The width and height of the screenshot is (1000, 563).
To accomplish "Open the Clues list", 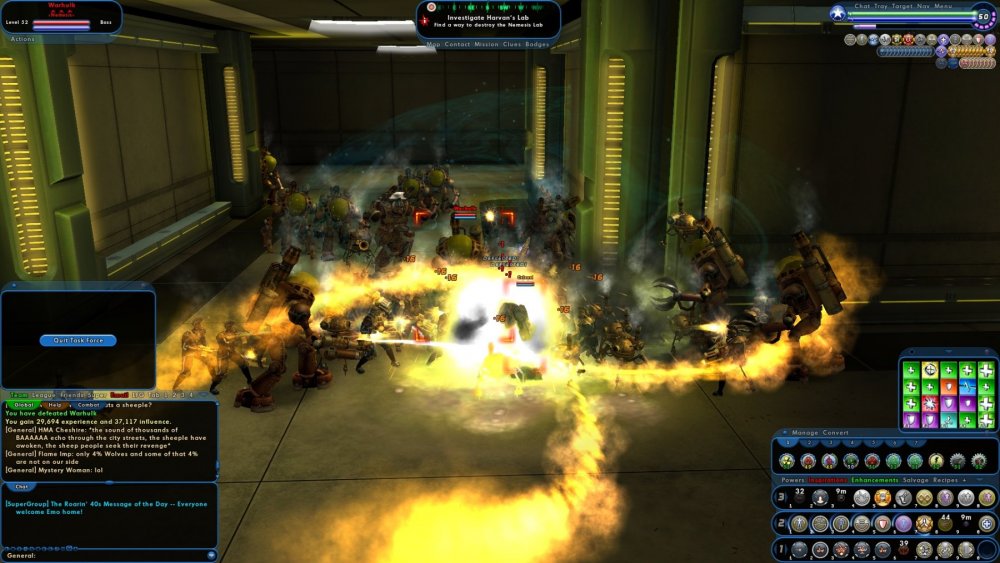I will [x=513, y=44].
